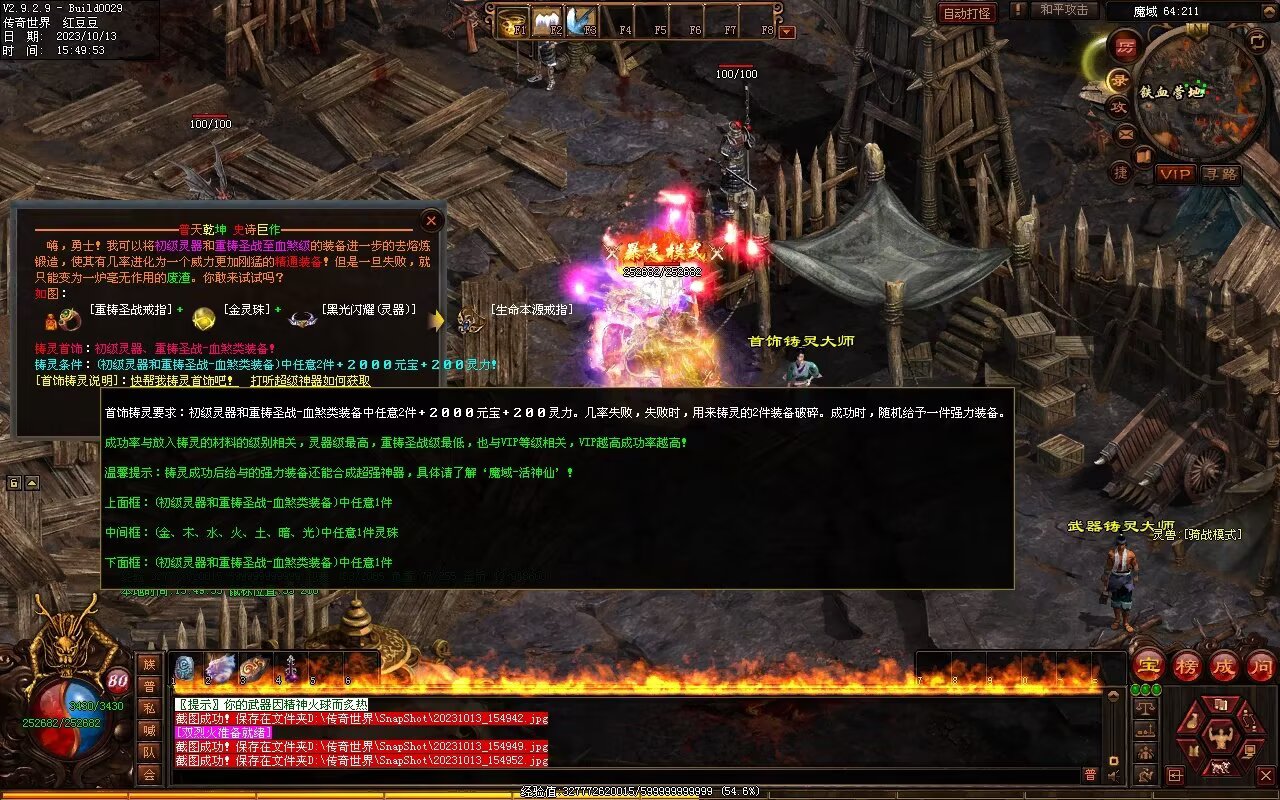The width and height of the screenshot is (1280, 800).
Task: Expand the F-key skill bar arrow
Action: coord(787,31)
